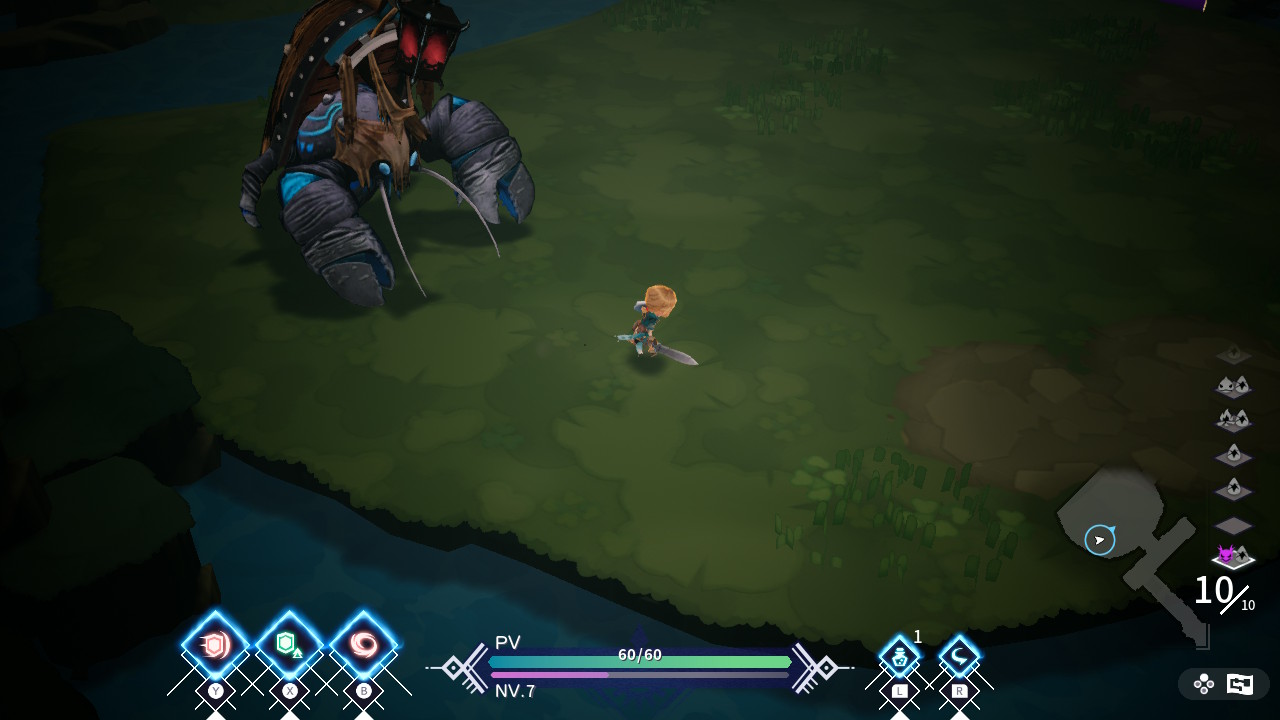Activate the blue crescent dodge ability
1280x720 pixels.
(959, 658)
